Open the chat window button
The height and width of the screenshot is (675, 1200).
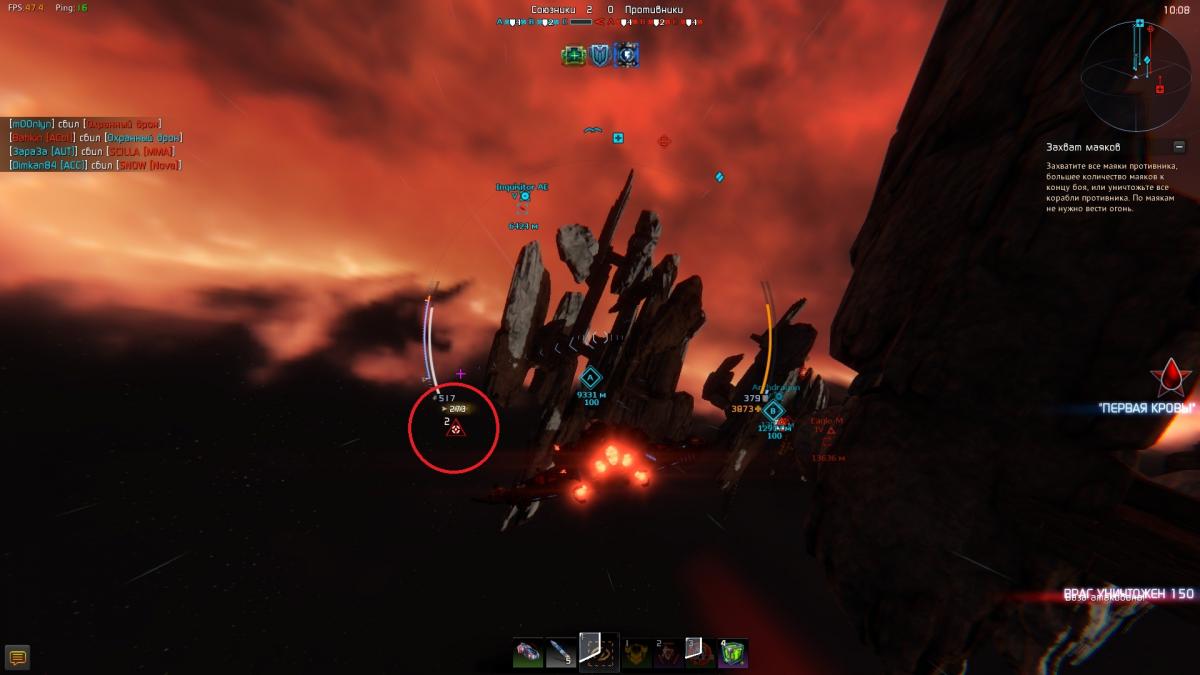tap(17, 657)
